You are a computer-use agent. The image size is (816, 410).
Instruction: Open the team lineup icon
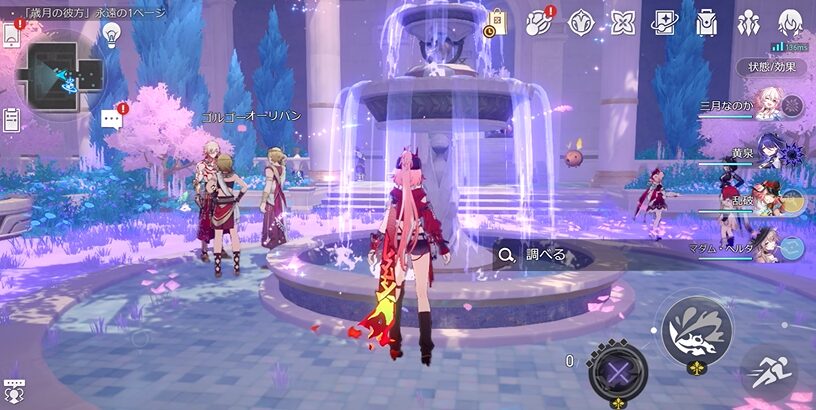tap(749, 22)
